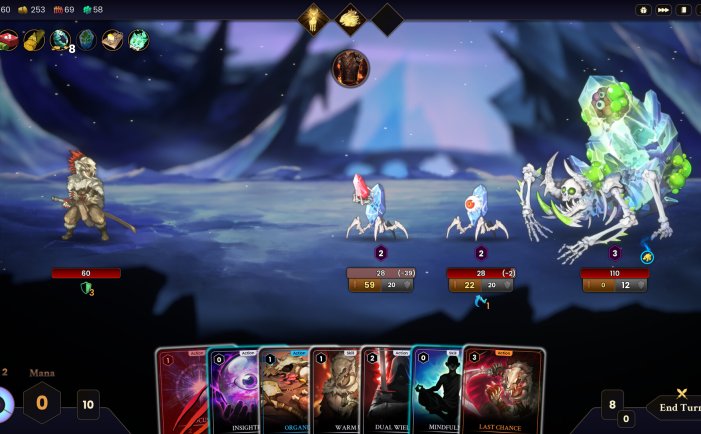Inspect the yellow corn relic
701x434 pixels.
(33, 40)
